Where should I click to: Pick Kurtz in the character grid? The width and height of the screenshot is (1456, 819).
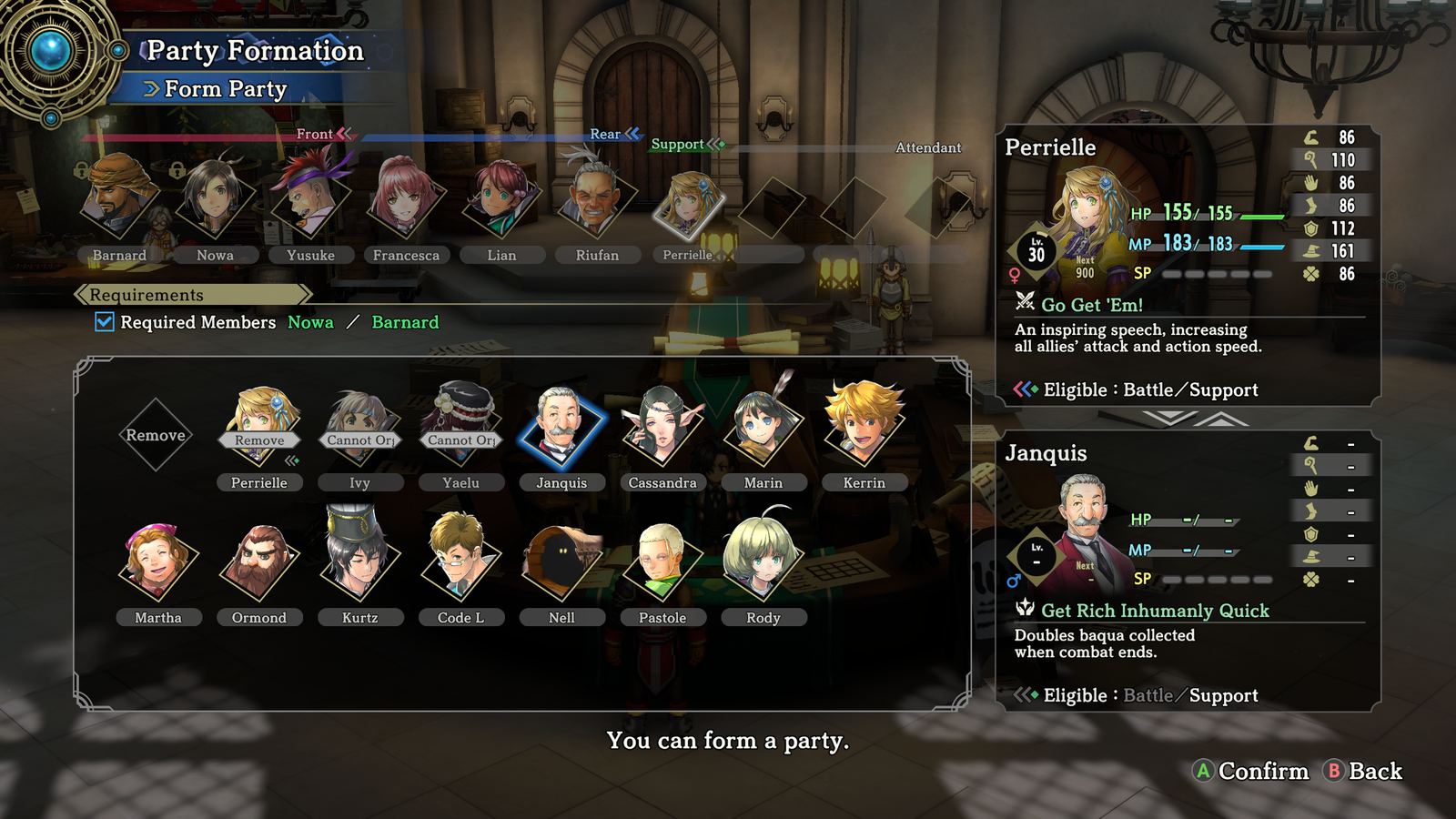tap(360, 564)
